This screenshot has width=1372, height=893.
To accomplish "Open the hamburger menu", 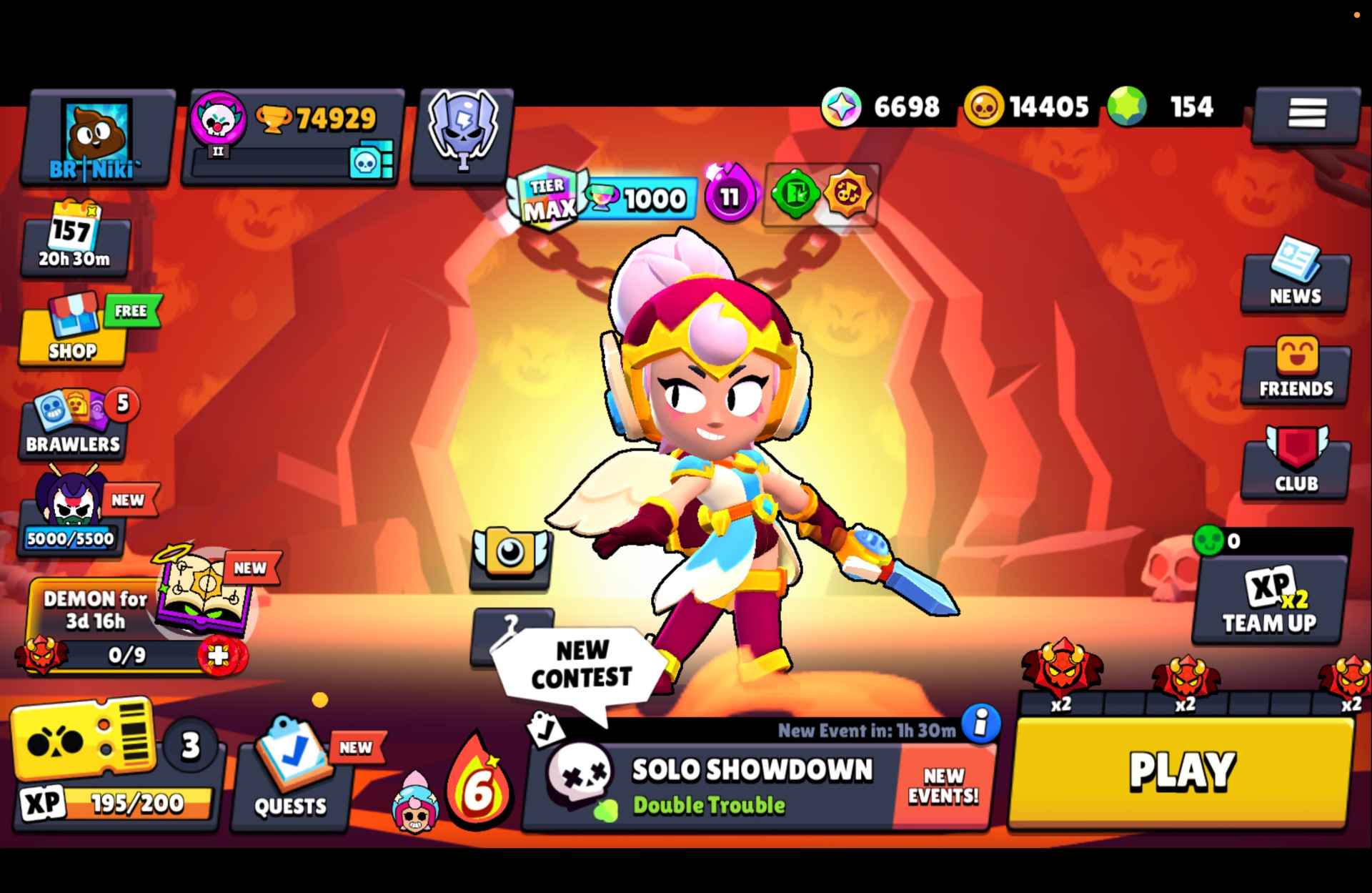I will [x=1306, y=114].
